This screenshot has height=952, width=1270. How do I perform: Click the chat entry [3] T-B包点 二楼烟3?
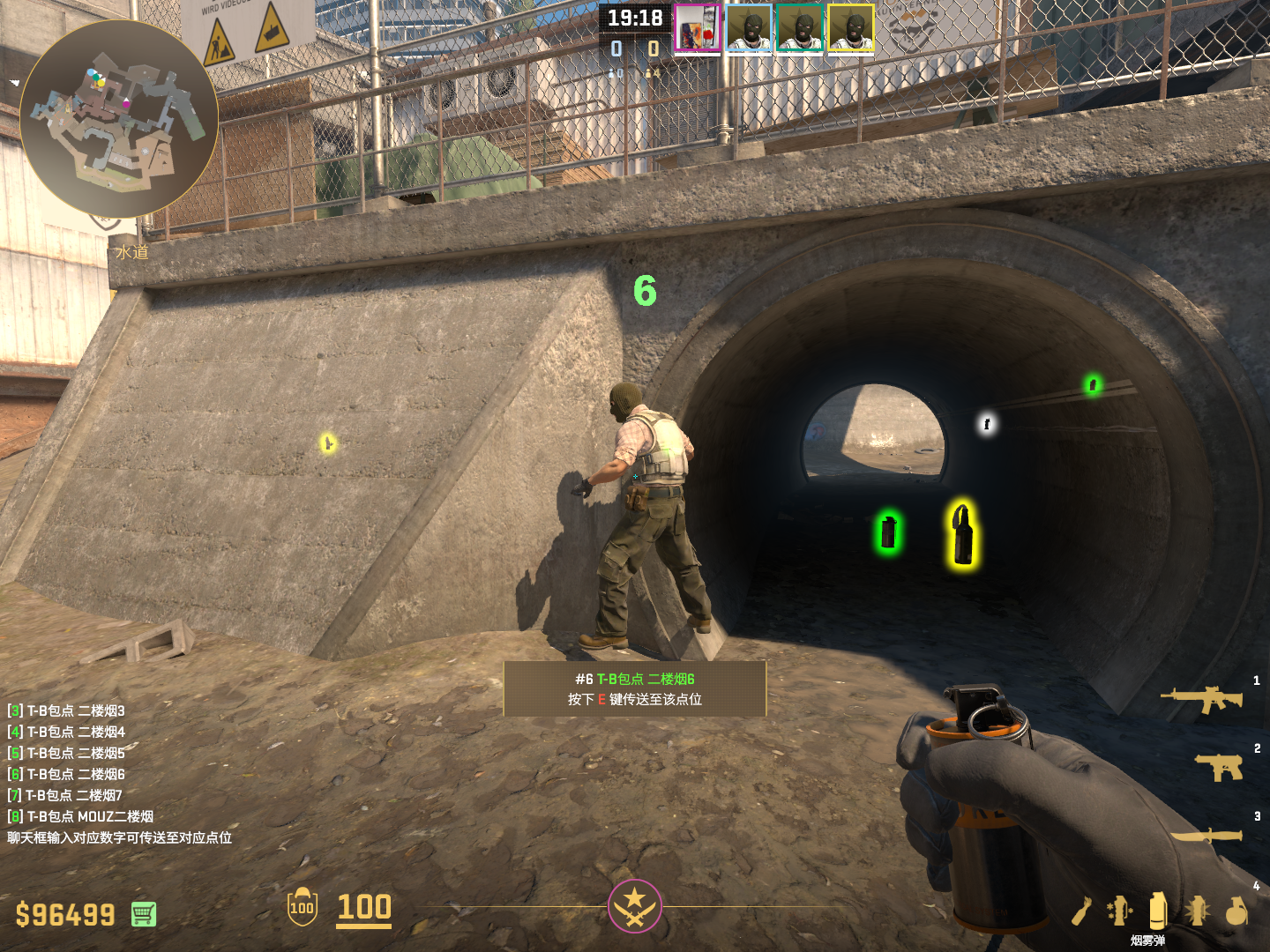click(67, 710)
